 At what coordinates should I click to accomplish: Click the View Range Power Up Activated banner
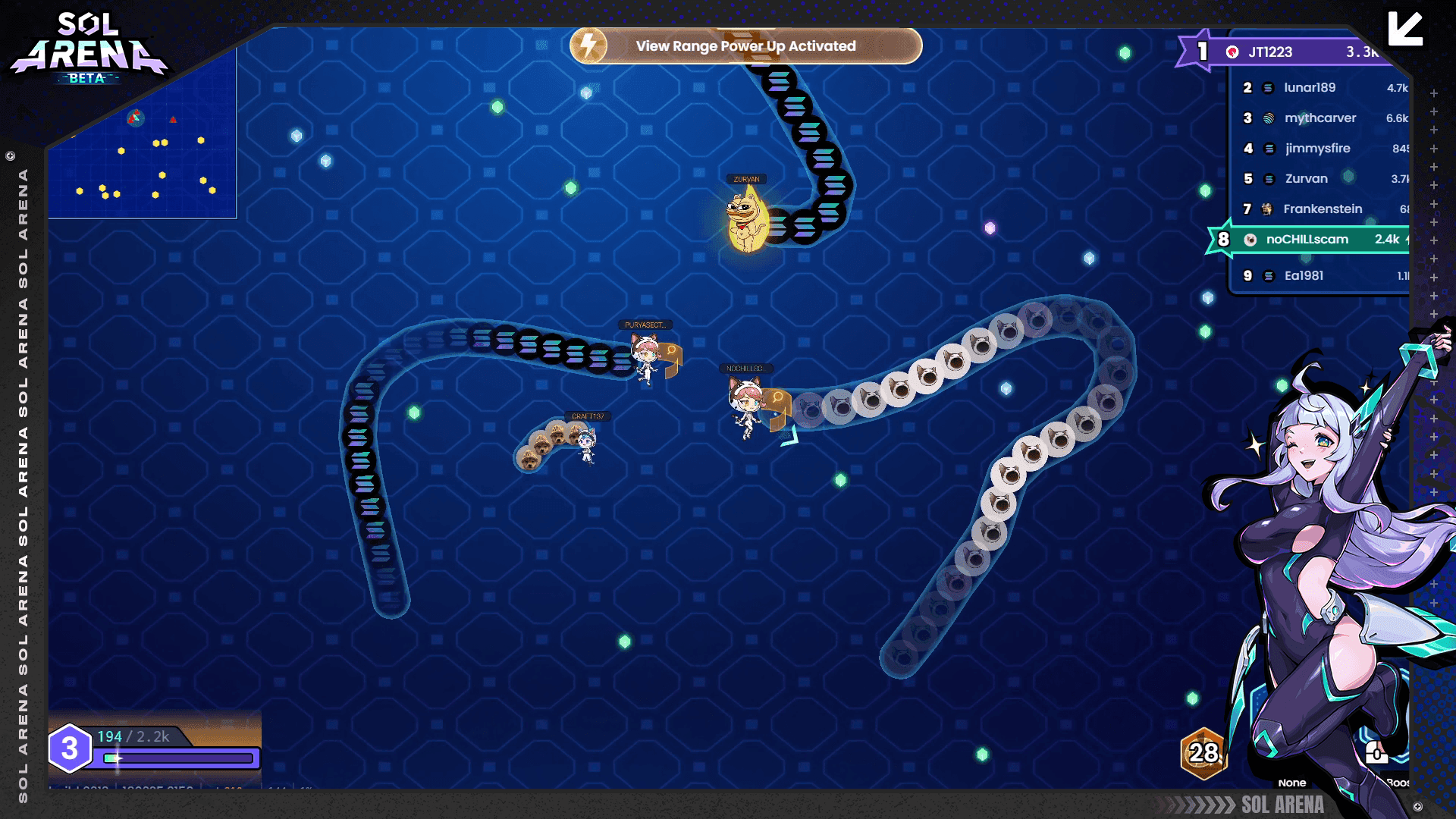tap(747, 45)
